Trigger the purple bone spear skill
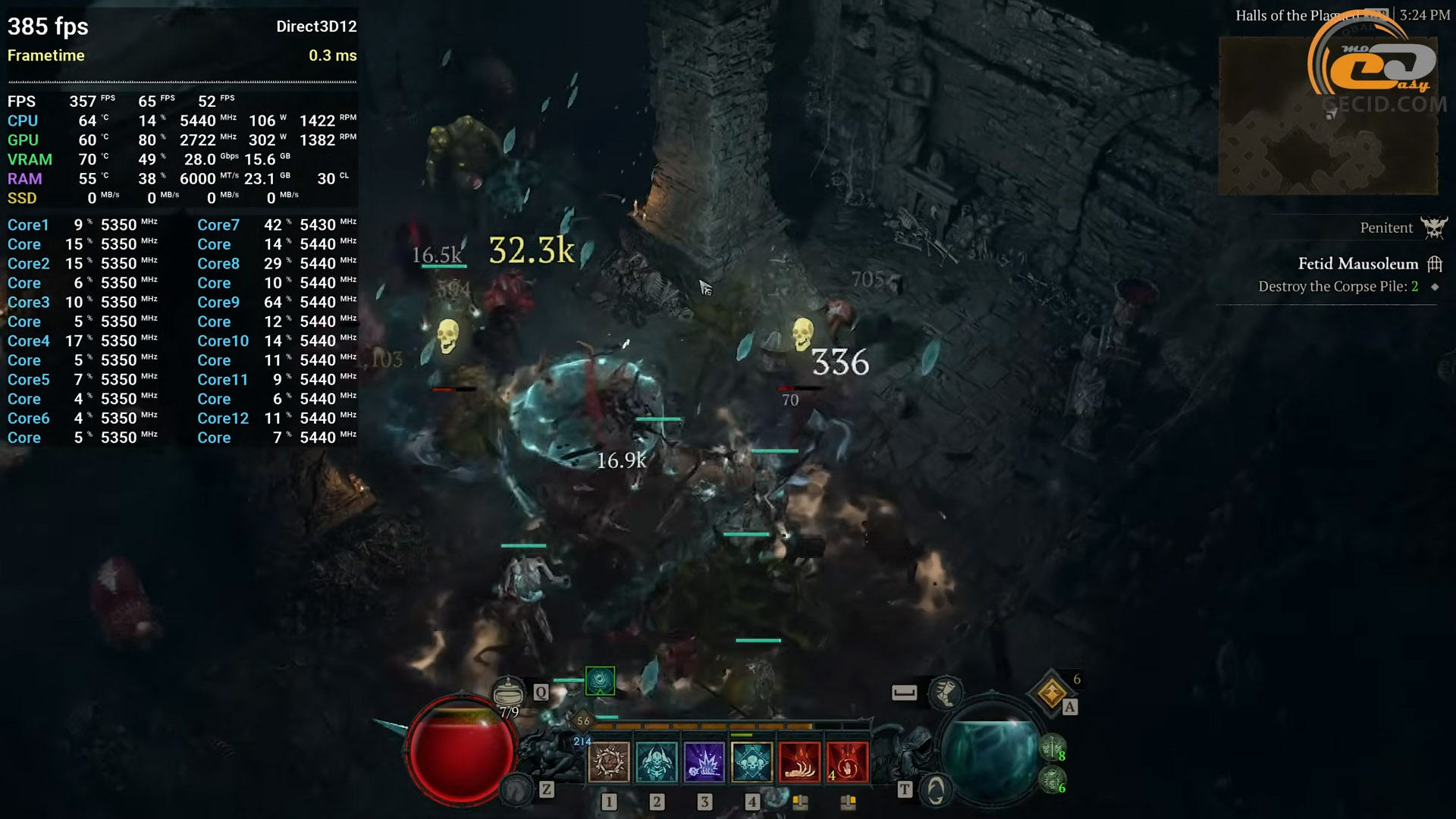The height and width of the screenshot is (819, 1456). 704,761
